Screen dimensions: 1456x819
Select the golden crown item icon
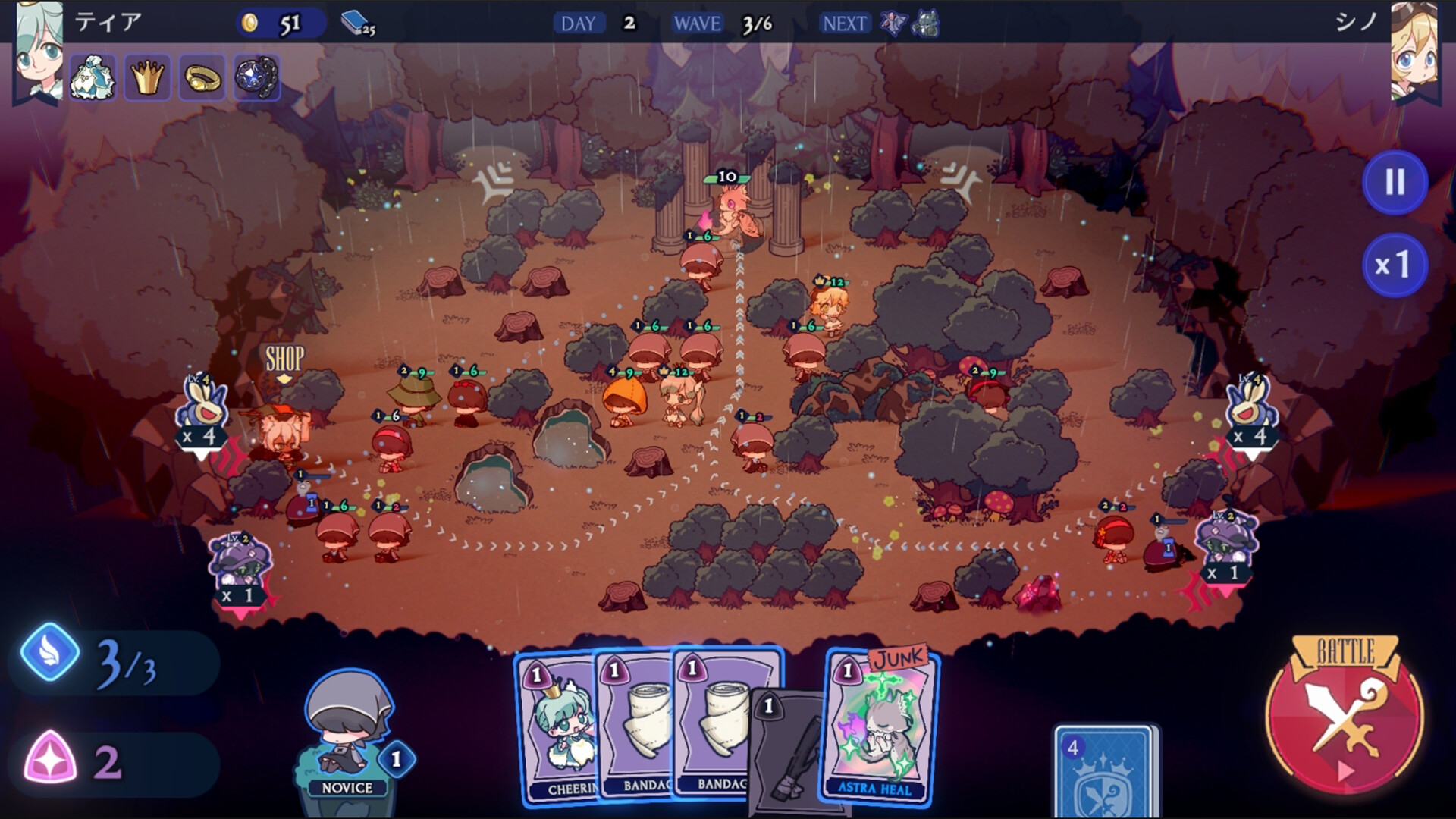click(x=149, y=77)
